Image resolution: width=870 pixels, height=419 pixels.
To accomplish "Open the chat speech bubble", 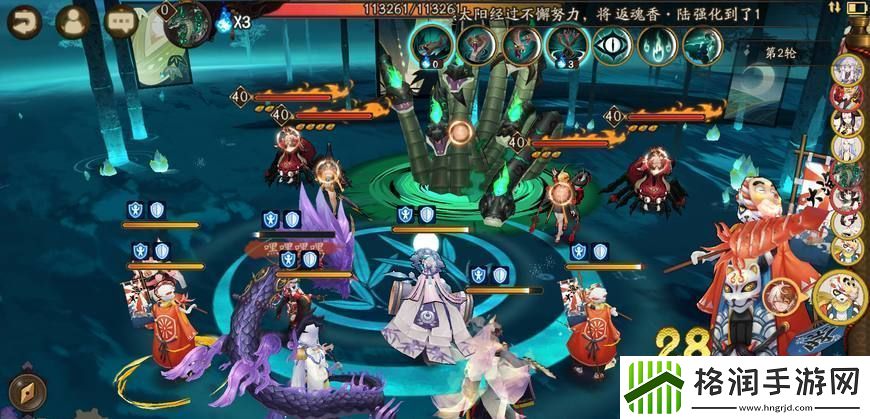I will point(121,19).
